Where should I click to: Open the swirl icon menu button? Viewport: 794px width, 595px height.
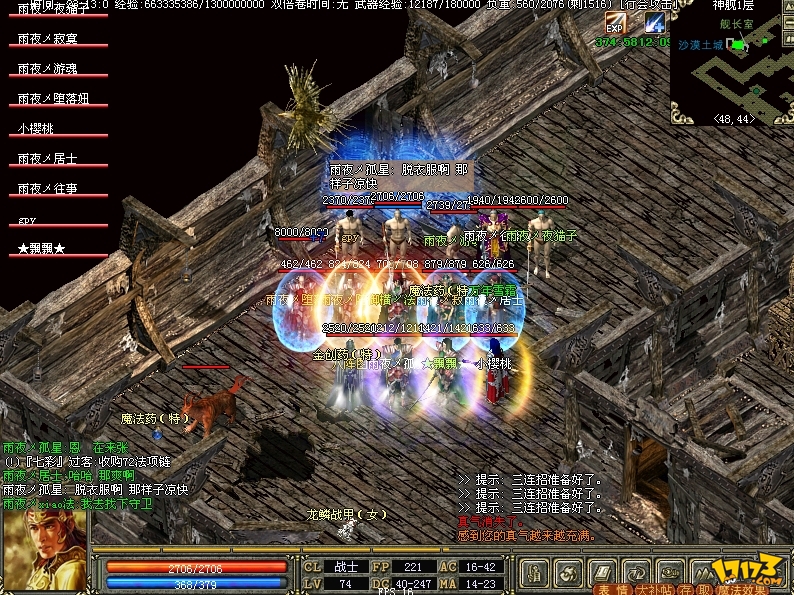[x=568, y=573]
